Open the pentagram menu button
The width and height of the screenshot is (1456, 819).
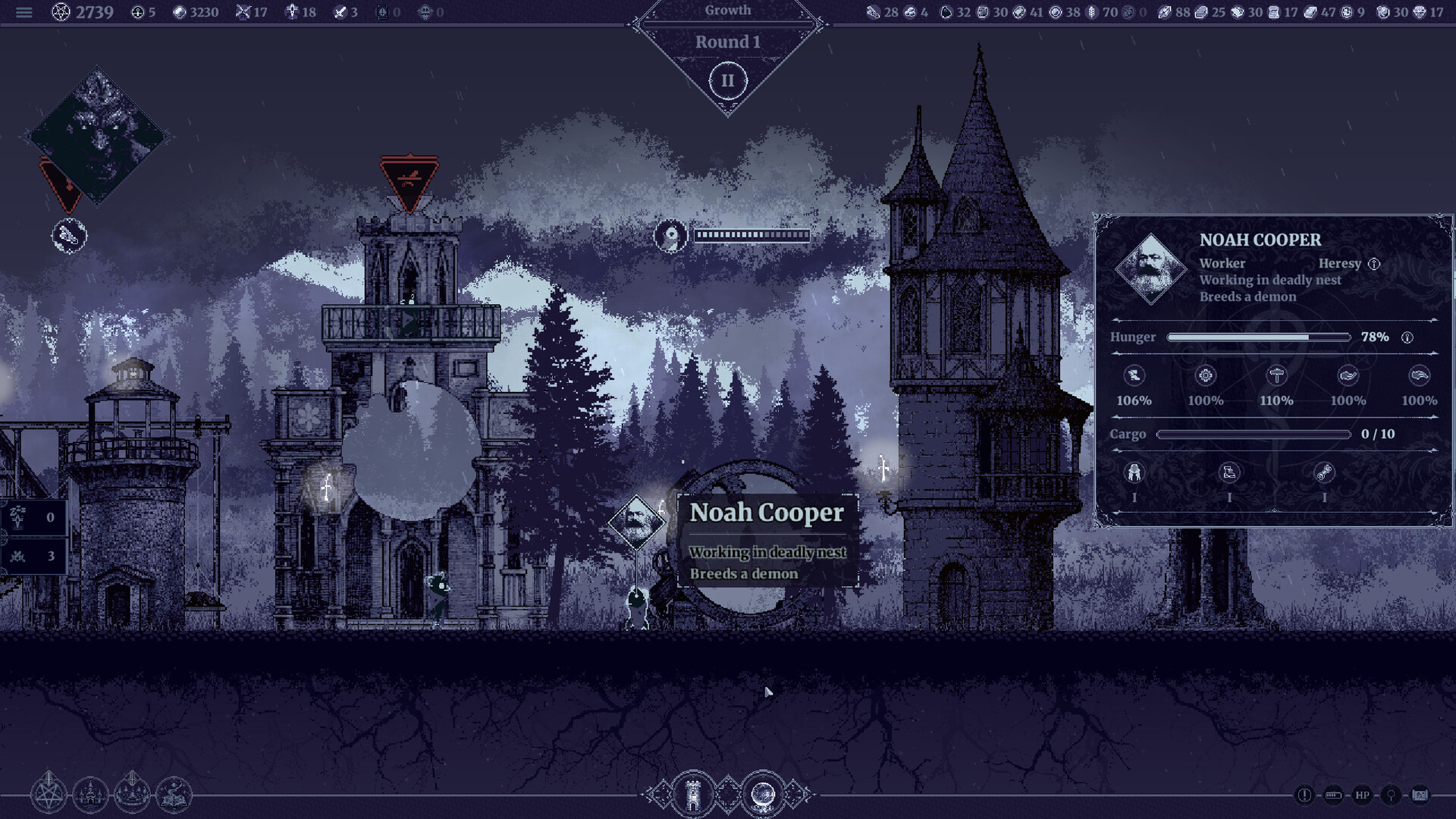coord(49,795)
